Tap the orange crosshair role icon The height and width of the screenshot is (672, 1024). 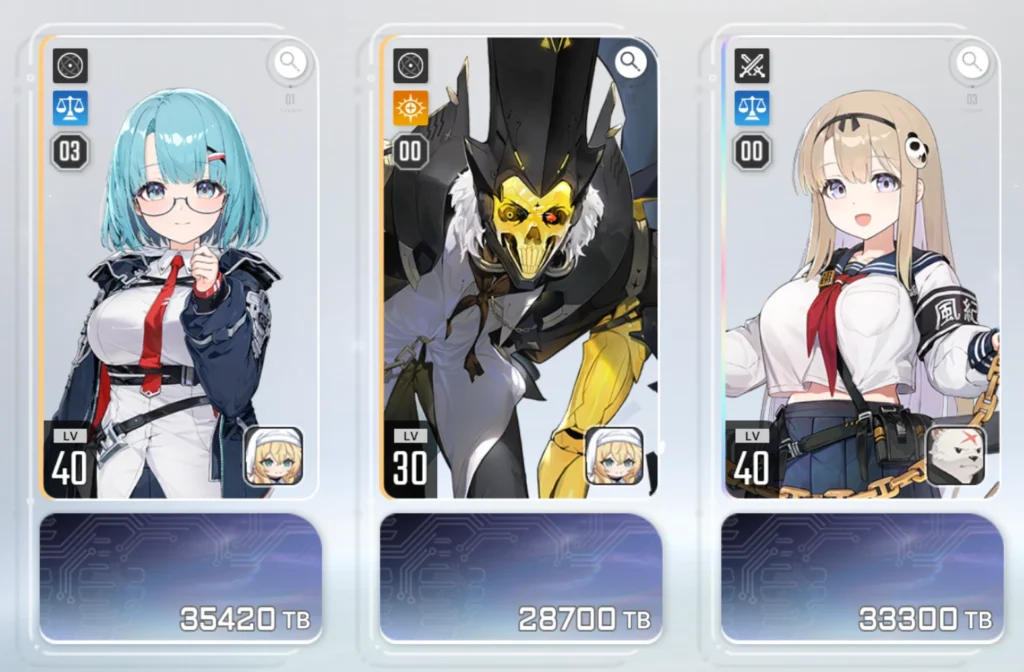[x=411, y=108]
